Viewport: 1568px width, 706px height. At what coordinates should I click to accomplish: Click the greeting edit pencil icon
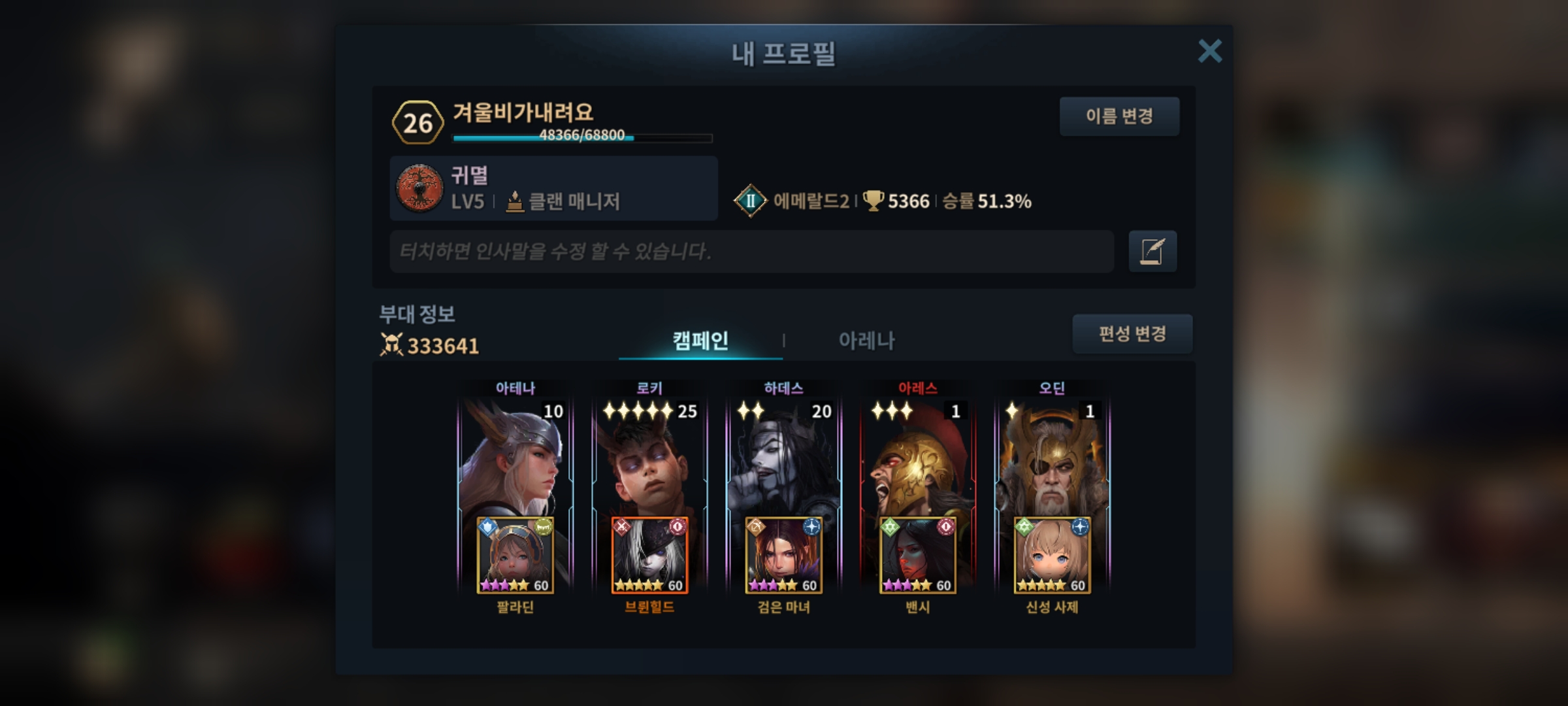1152,251
